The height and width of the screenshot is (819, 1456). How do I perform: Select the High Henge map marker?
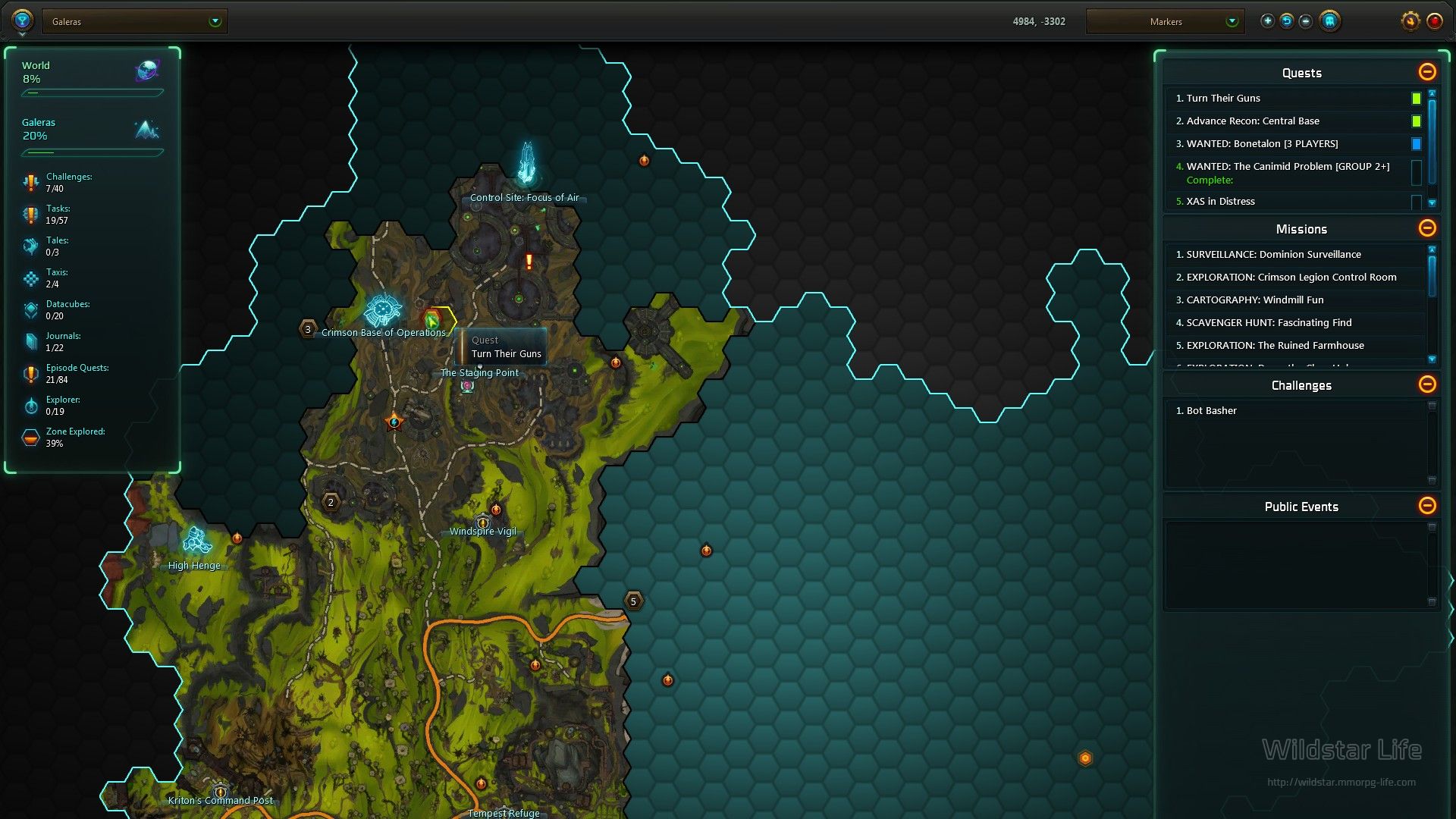(196, 541)
